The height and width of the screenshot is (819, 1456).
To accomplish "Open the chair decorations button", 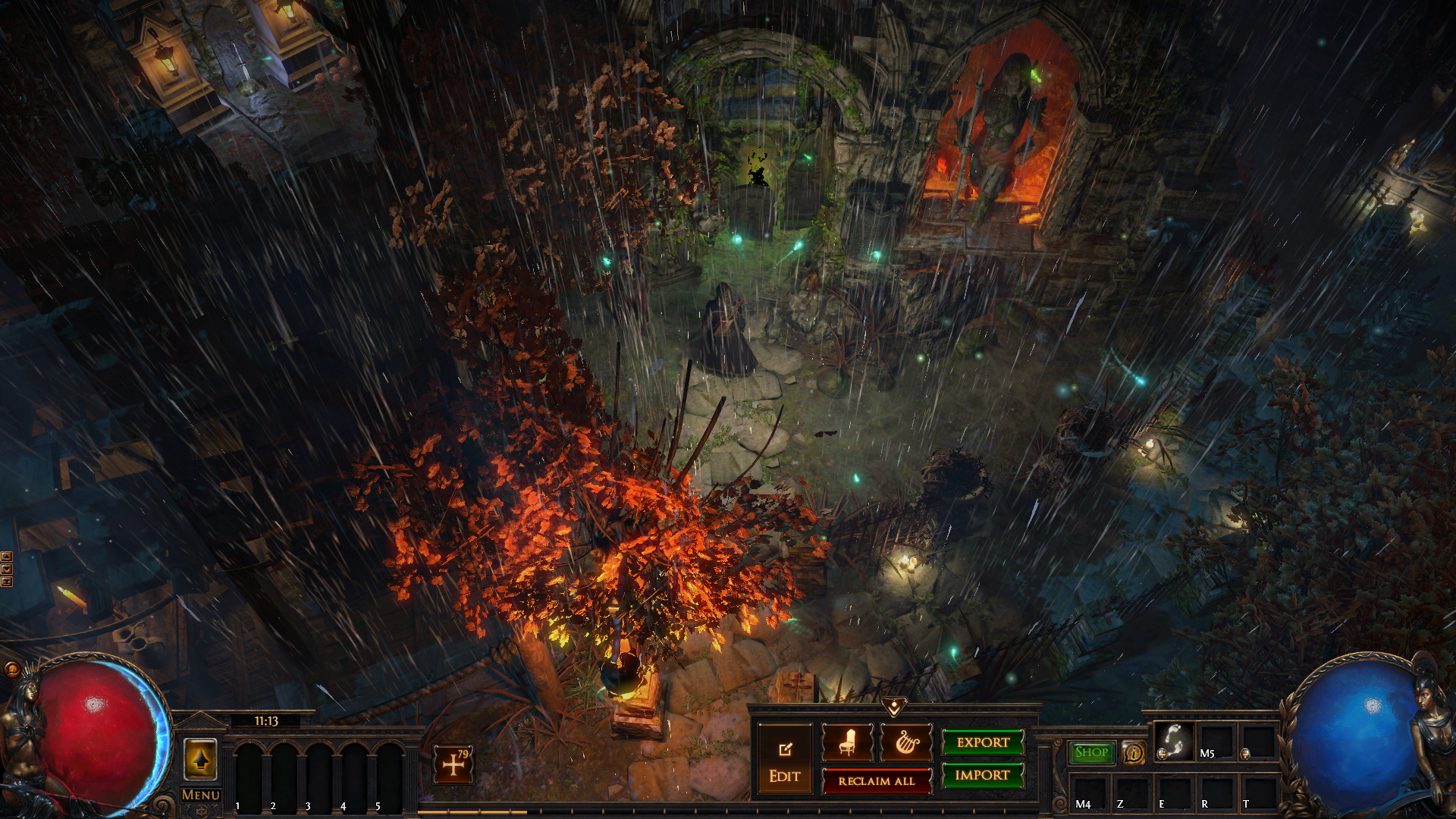I will (847, 742).
